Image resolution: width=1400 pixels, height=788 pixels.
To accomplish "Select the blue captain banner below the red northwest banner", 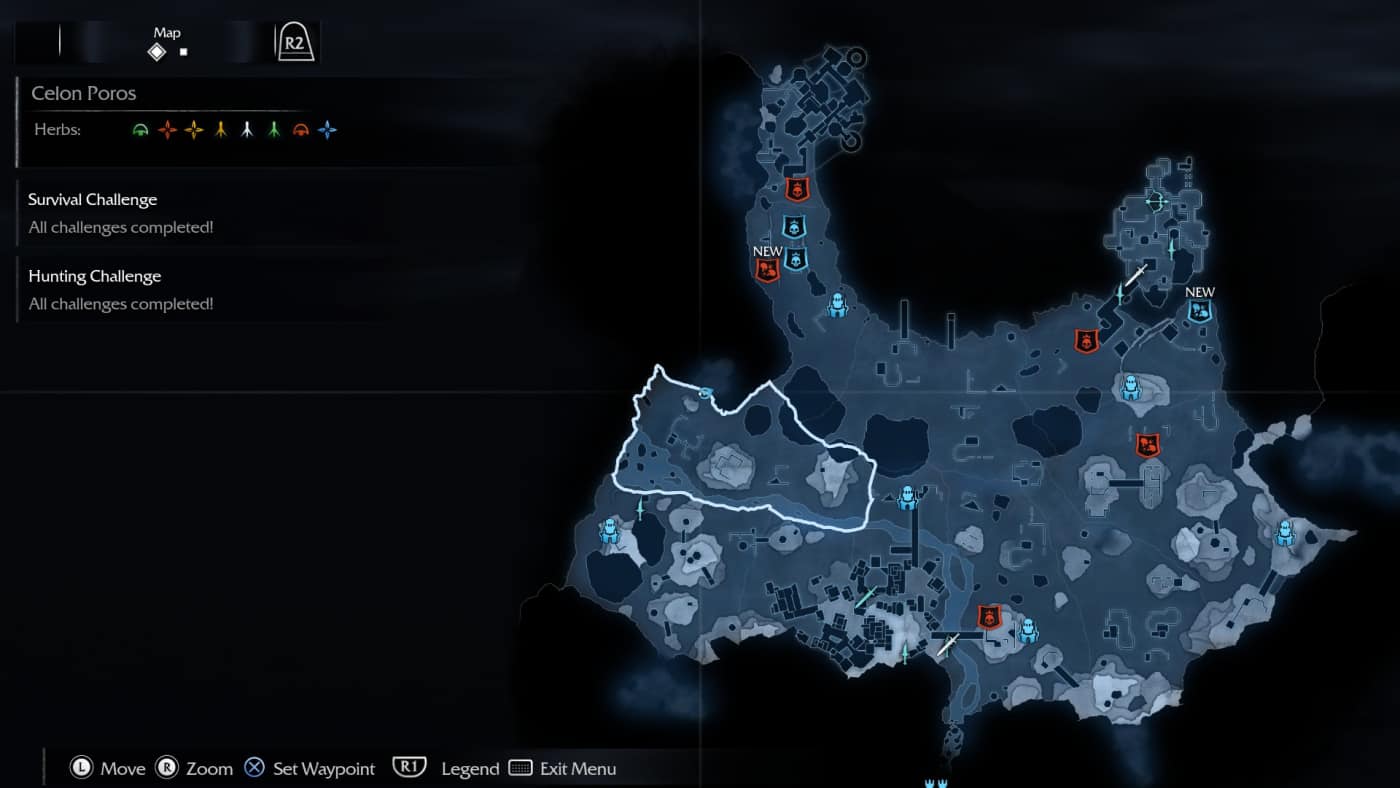I will 794,228.
